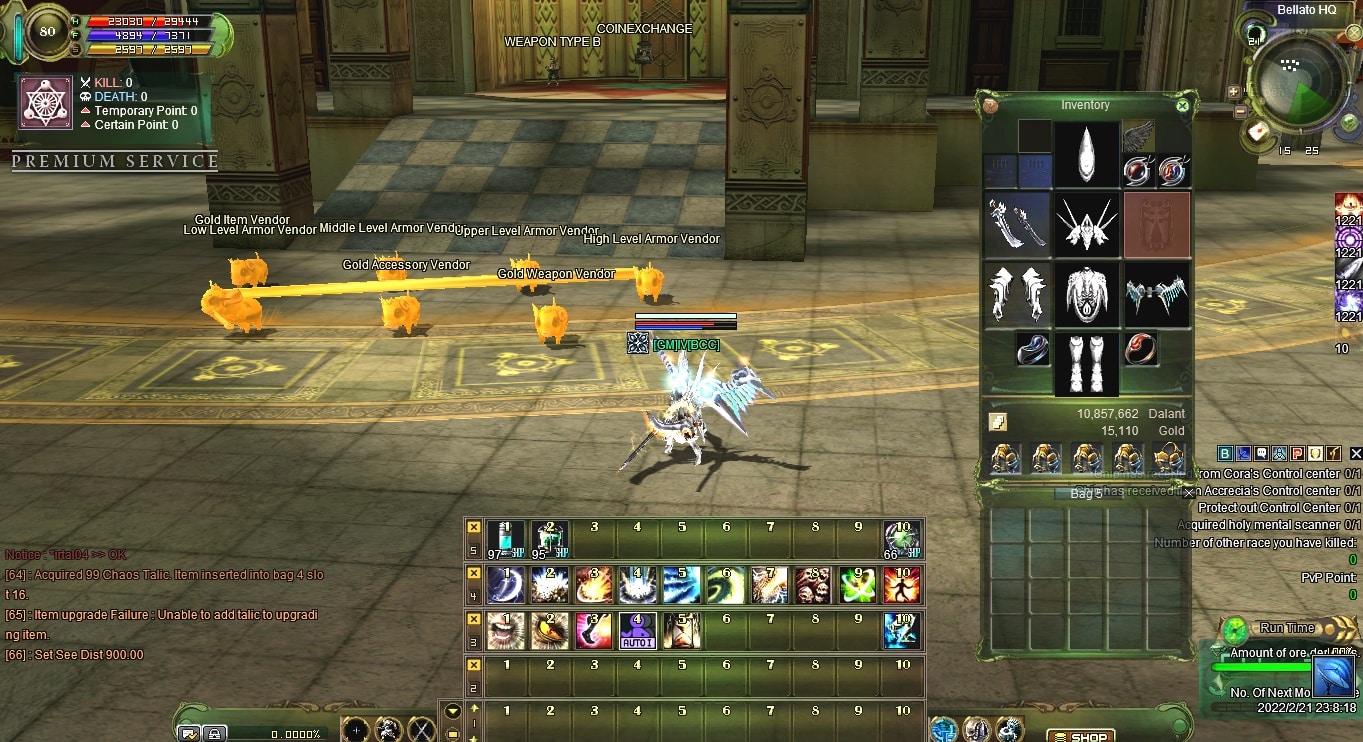Open the SHOP button

1081,737
